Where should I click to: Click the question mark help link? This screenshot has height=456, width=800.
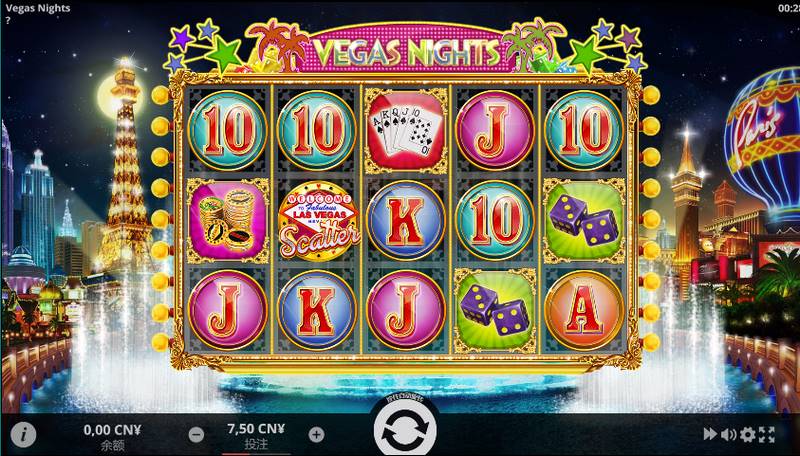click(6, 20)
